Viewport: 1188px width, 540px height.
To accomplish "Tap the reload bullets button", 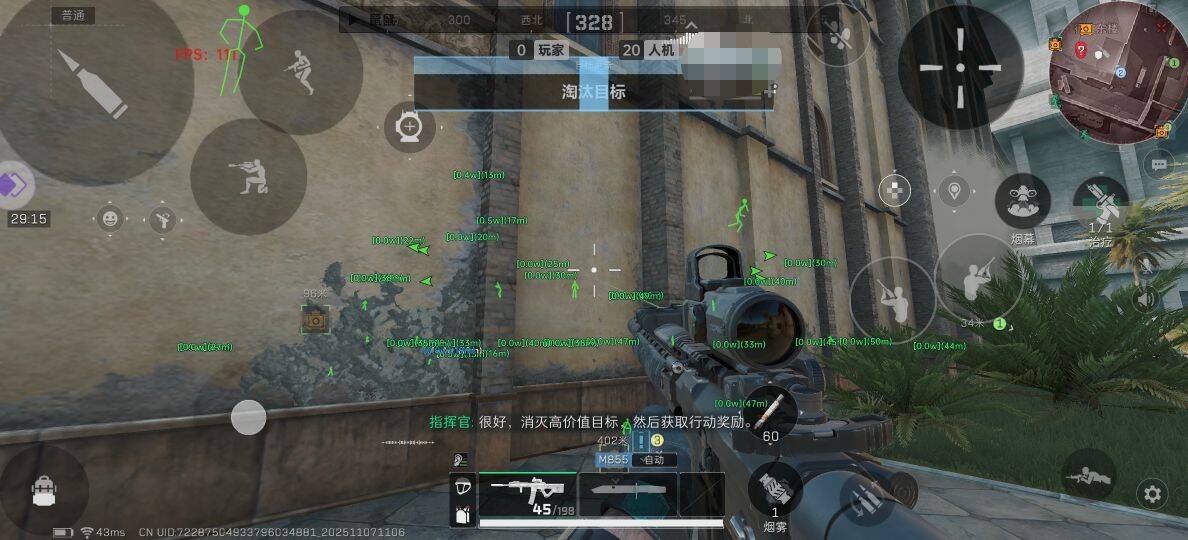I will pos(771,412).
